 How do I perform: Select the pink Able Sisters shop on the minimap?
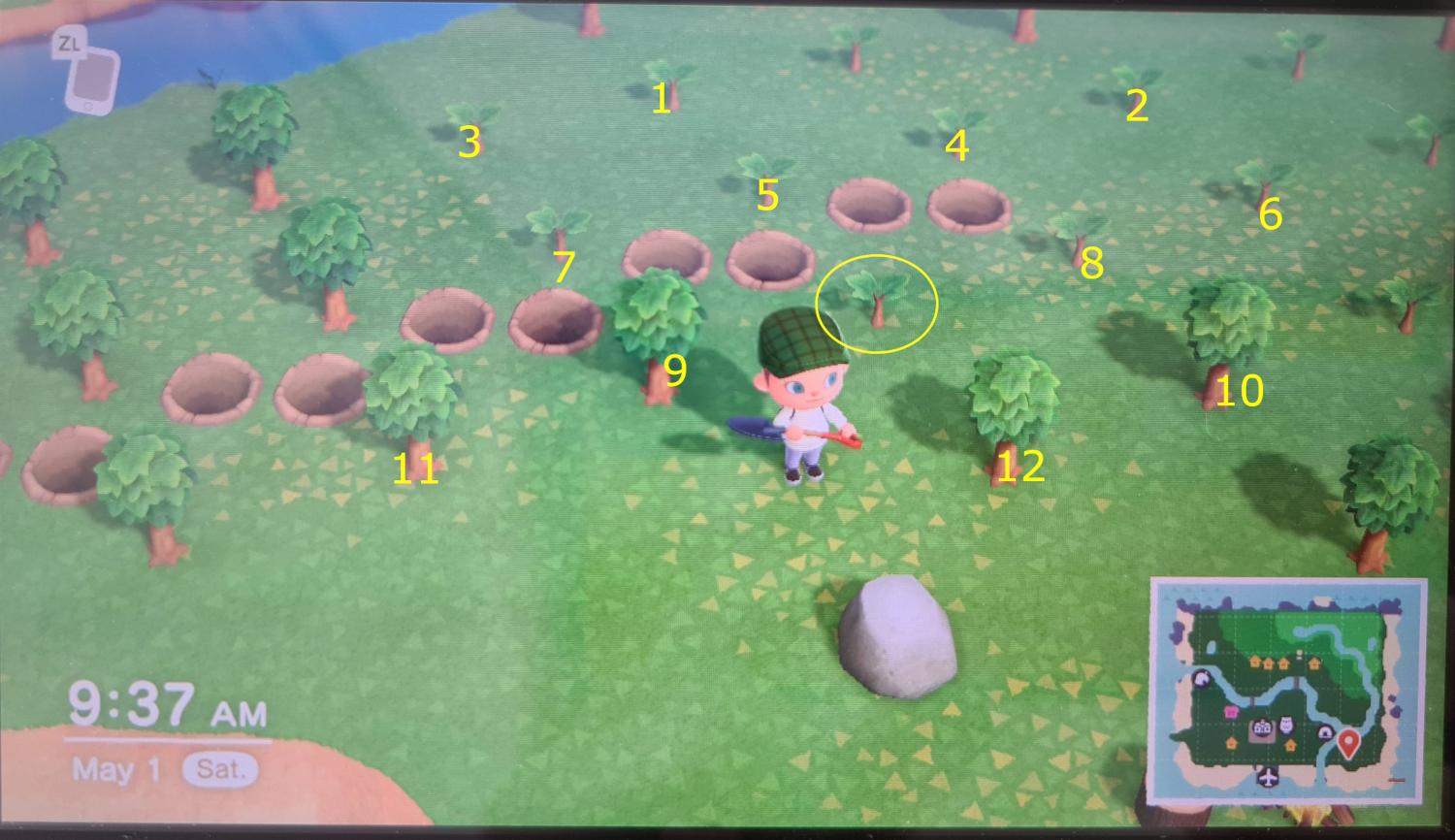[1230, 712]
